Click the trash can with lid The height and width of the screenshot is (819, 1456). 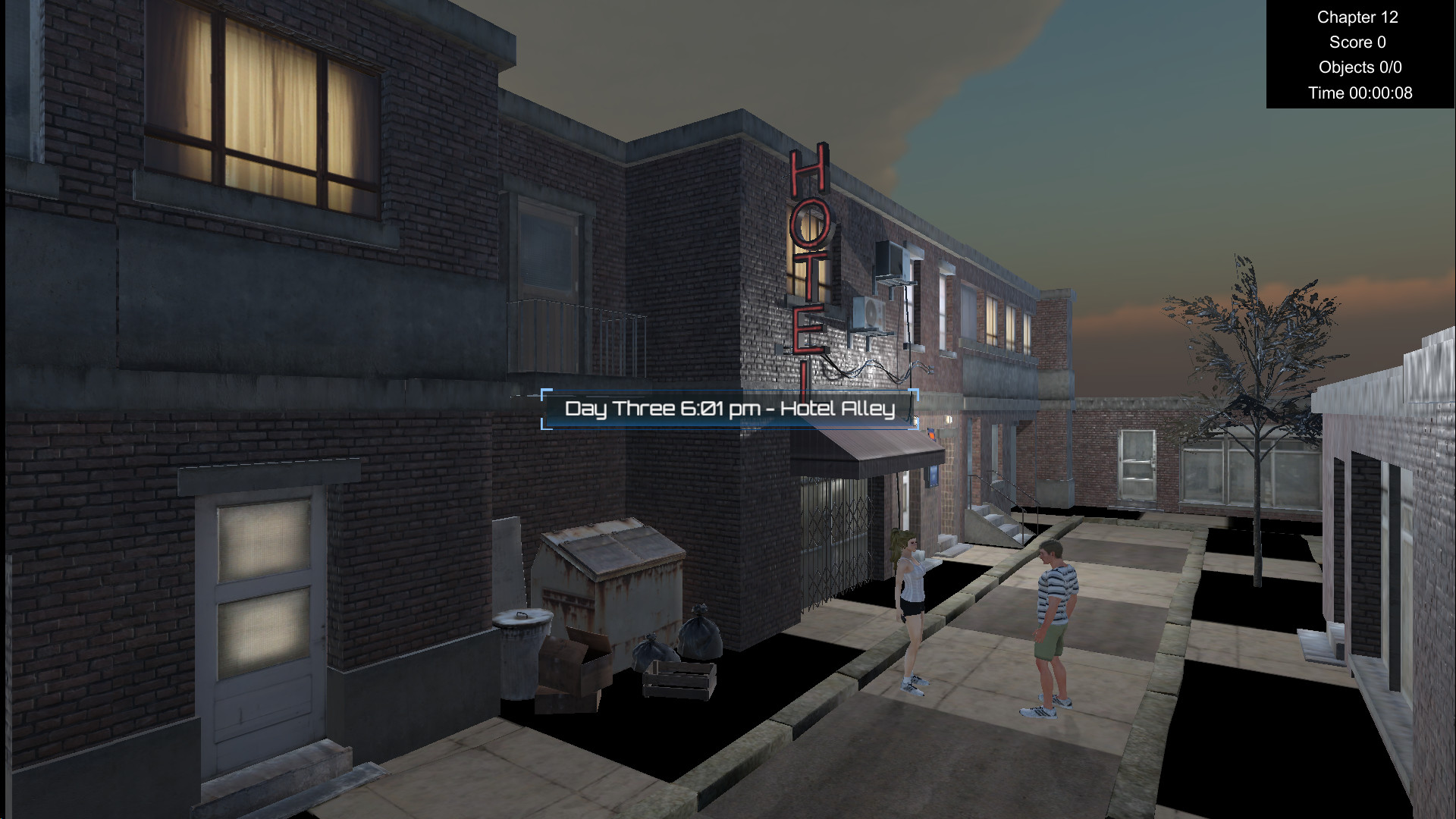click(x=523, y=648)
